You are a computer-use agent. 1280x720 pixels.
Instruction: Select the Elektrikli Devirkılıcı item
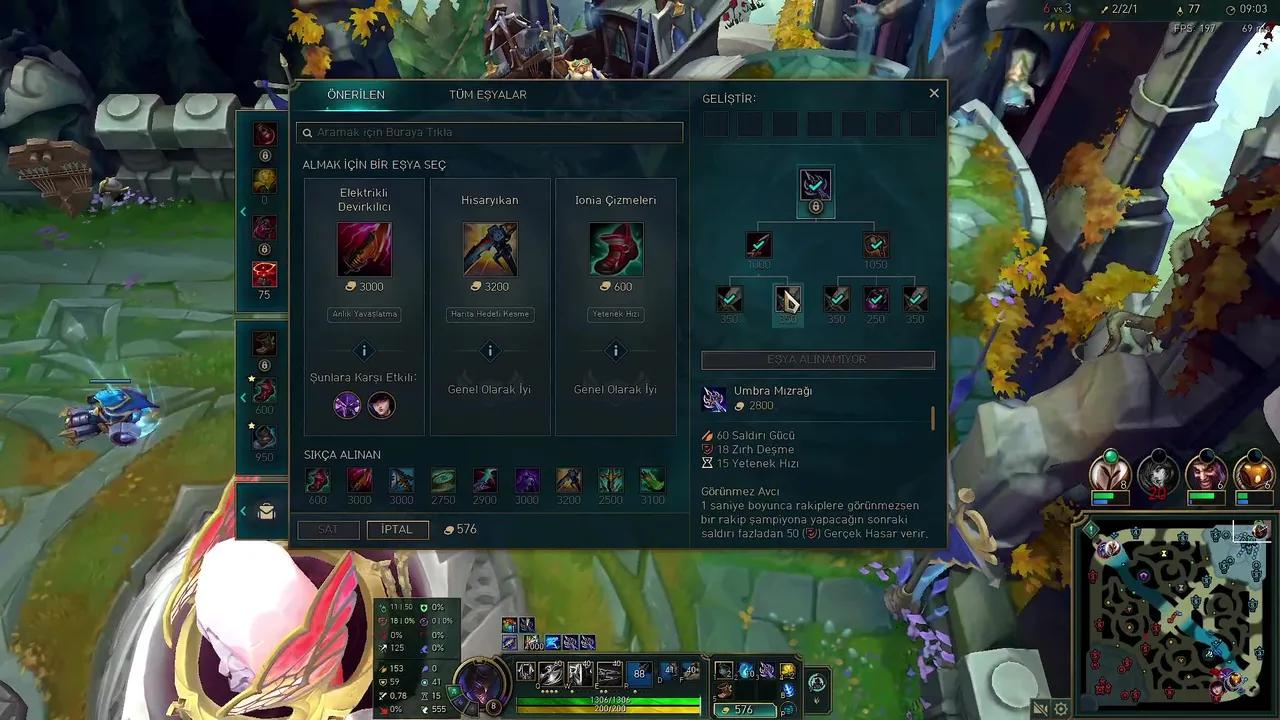tap(364, 249)
